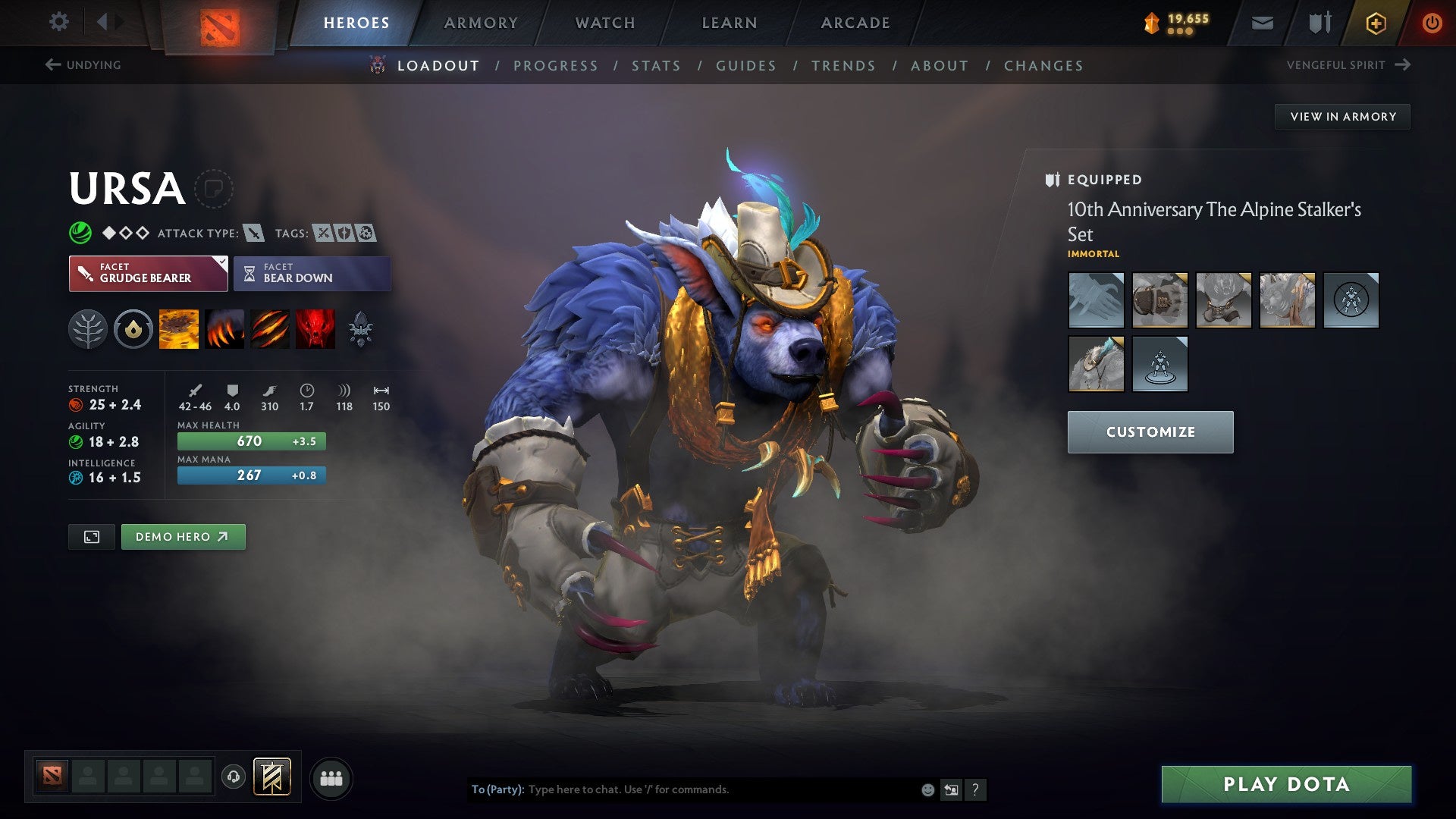Switch to the STATS tab

pos(657,65)
